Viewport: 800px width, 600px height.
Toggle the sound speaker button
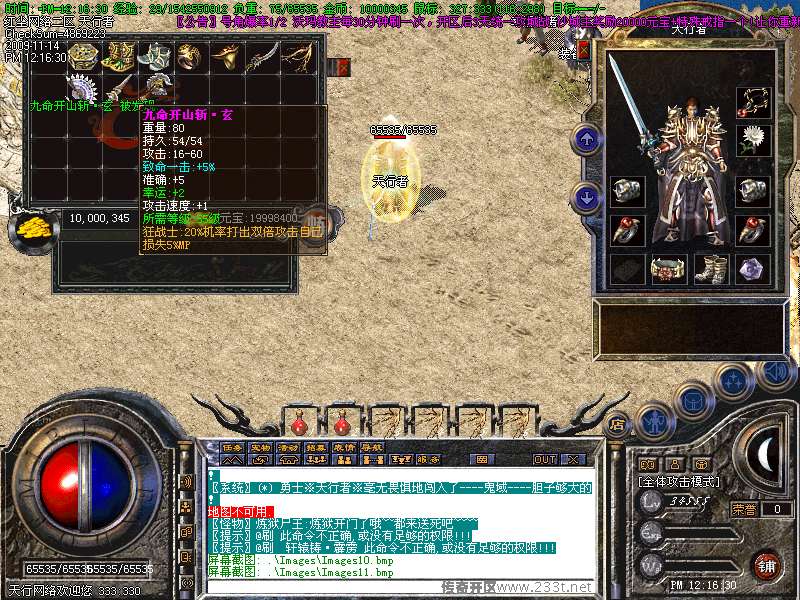coord(774,373)
